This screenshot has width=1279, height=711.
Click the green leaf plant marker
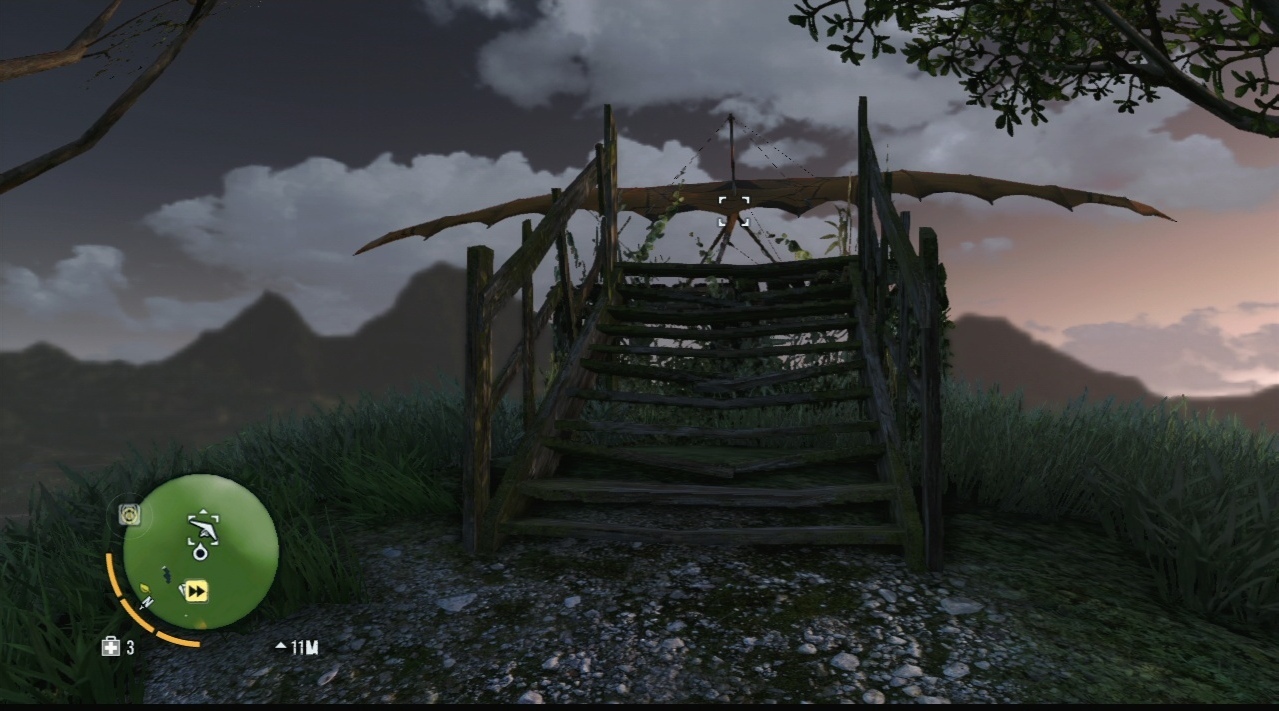tap(144, 588)
